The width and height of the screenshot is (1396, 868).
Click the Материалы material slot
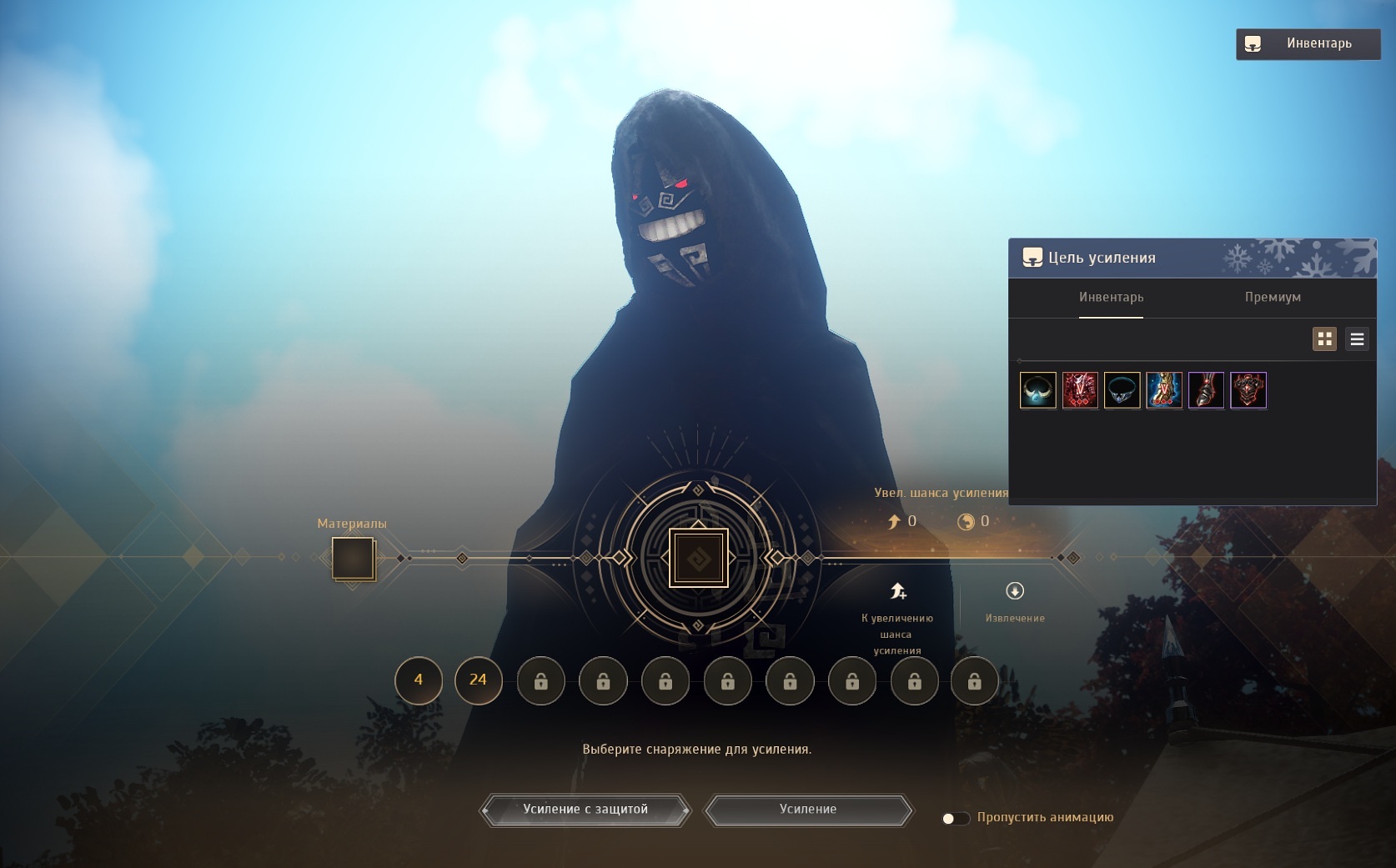pos(353,558)
